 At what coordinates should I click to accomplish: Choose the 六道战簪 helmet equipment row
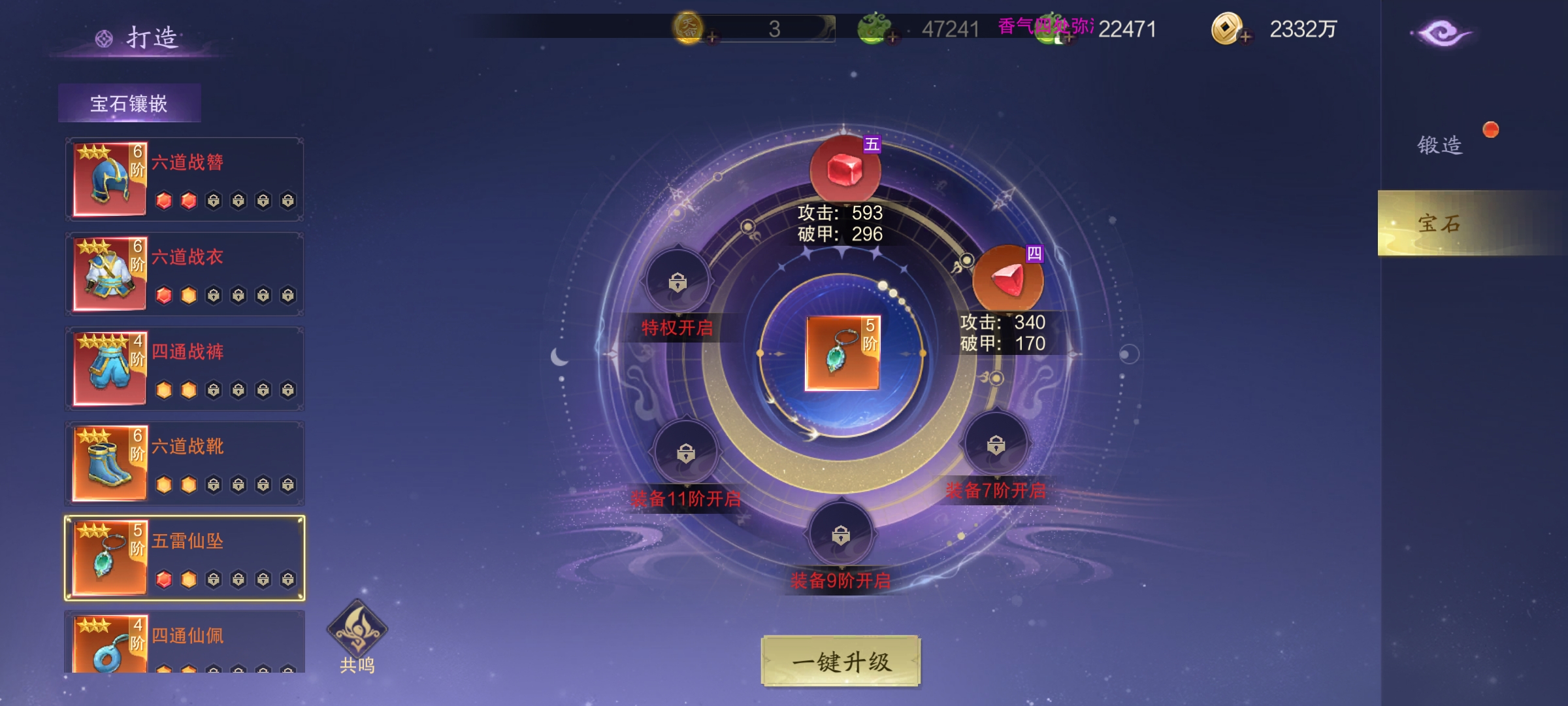(184, 179)
